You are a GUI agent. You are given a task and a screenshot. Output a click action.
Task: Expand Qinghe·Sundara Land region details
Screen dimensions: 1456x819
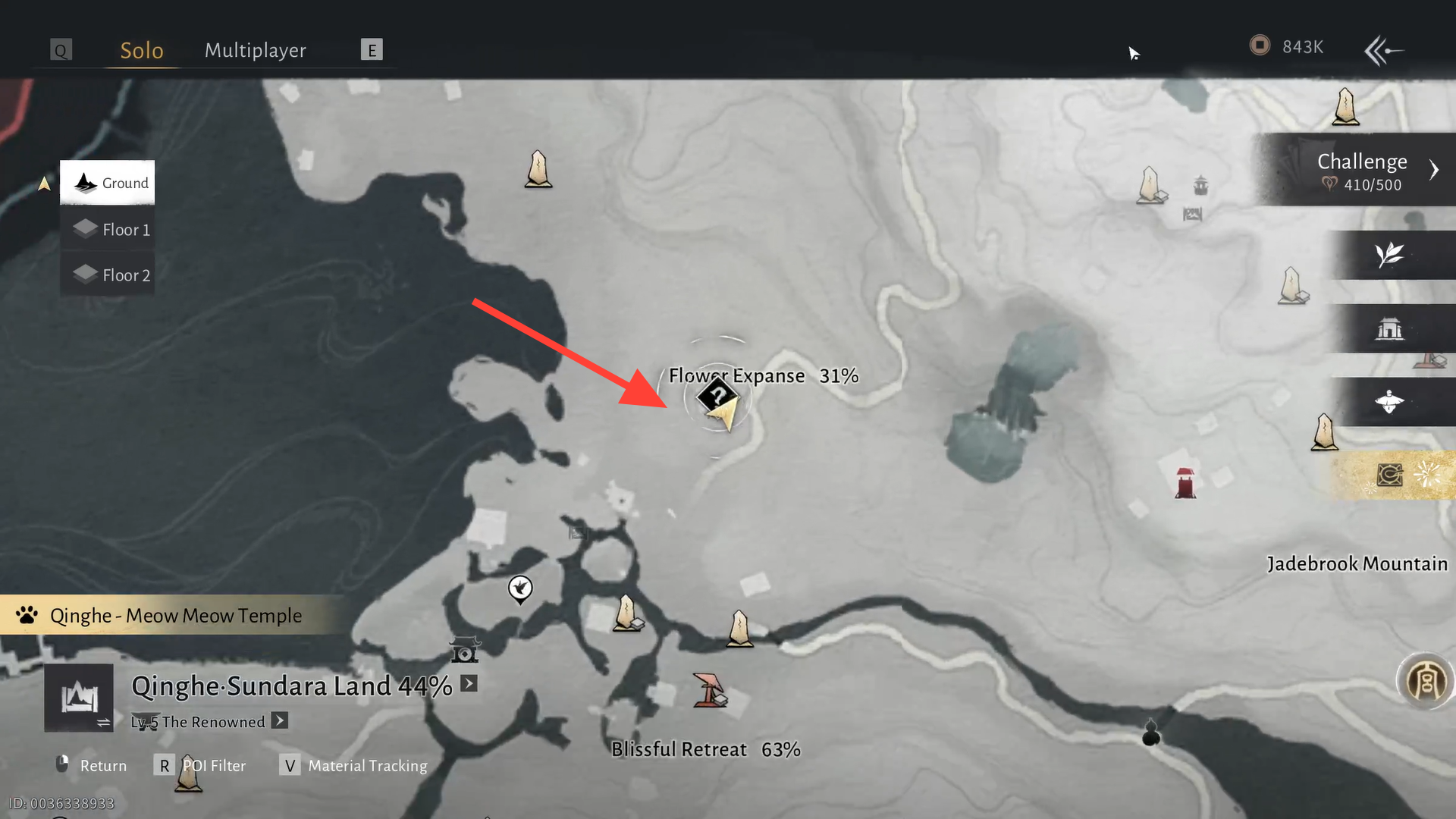[x=469, y=684]
